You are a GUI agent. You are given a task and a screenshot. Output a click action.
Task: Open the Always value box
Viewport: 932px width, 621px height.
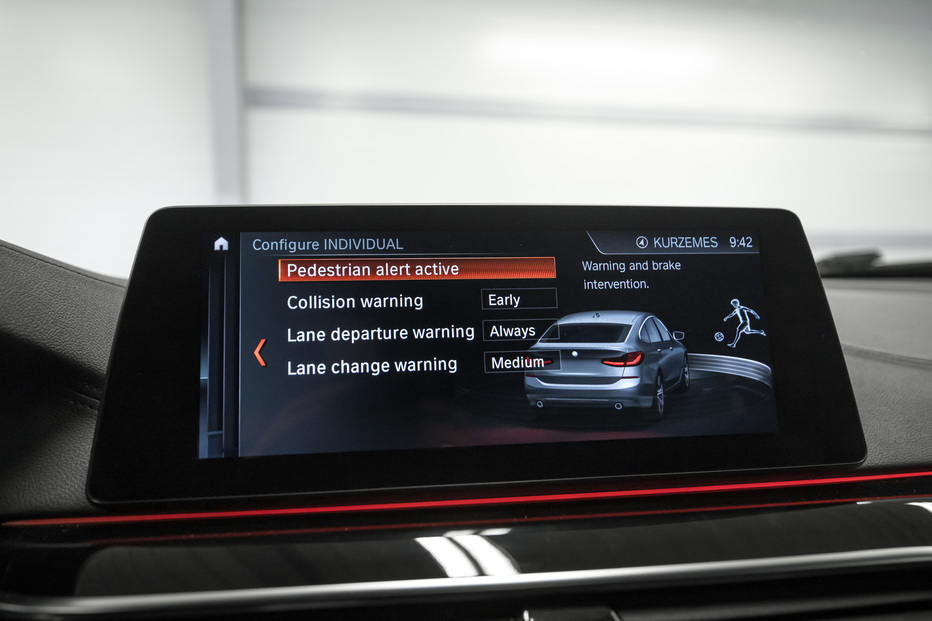(521, 330)
